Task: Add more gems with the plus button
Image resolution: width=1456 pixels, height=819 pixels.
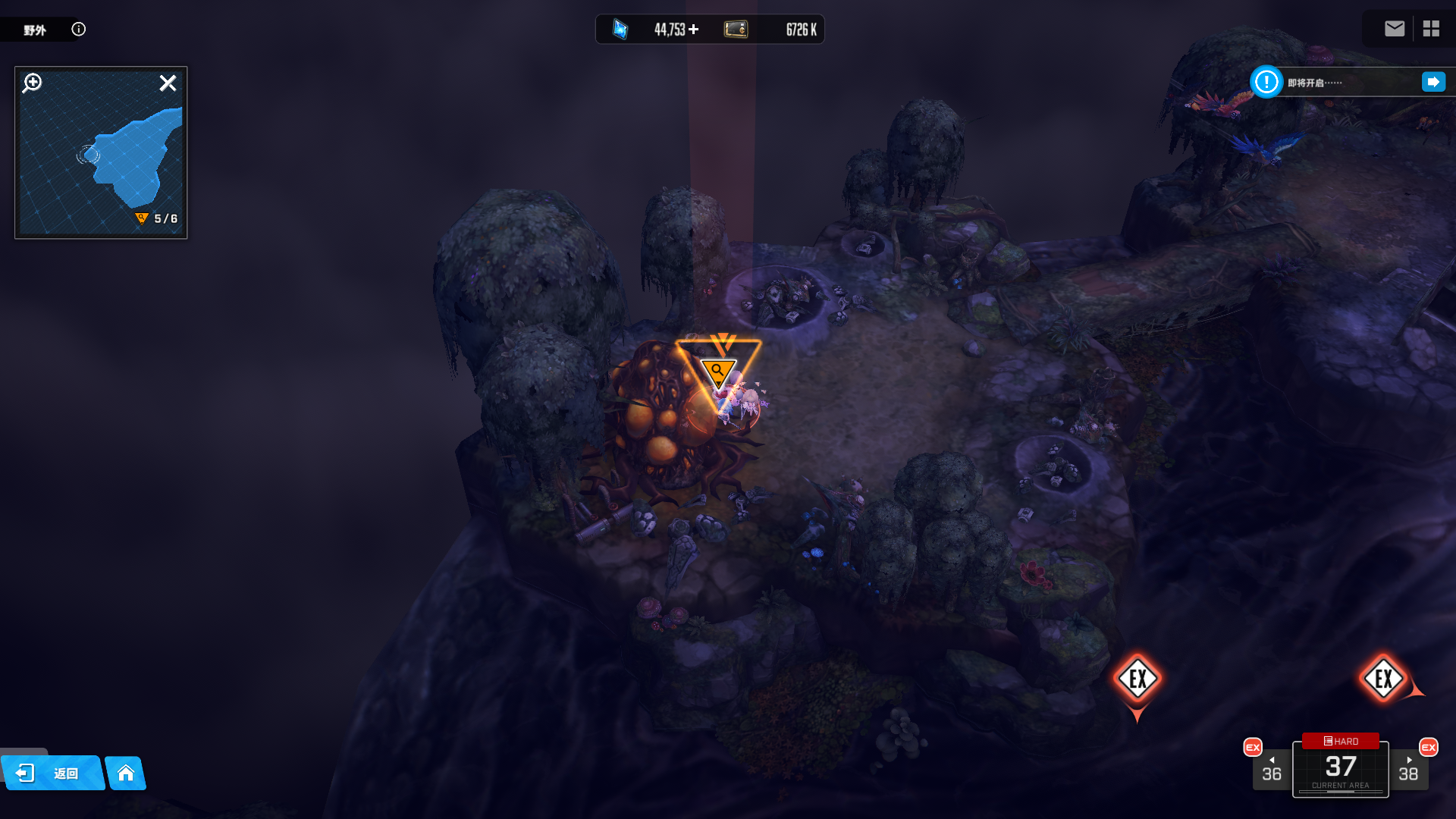Action: (694, 29)
